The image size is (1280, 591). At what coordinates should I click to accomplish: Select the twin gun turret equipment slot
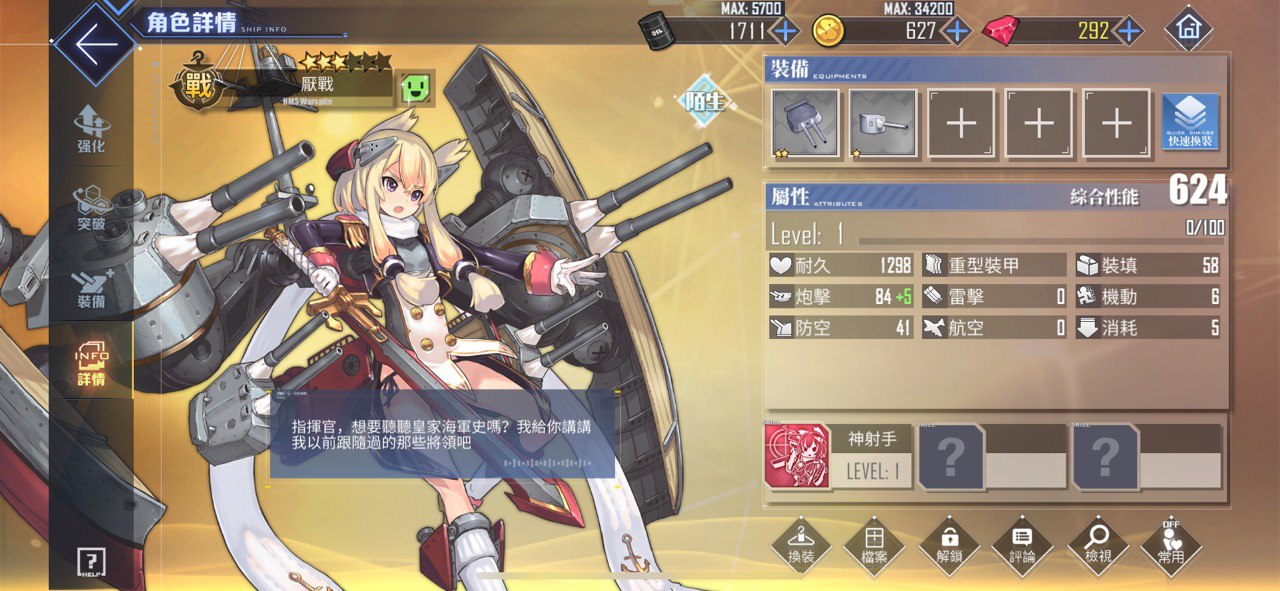pyautogui.click(x=805, y=124)
